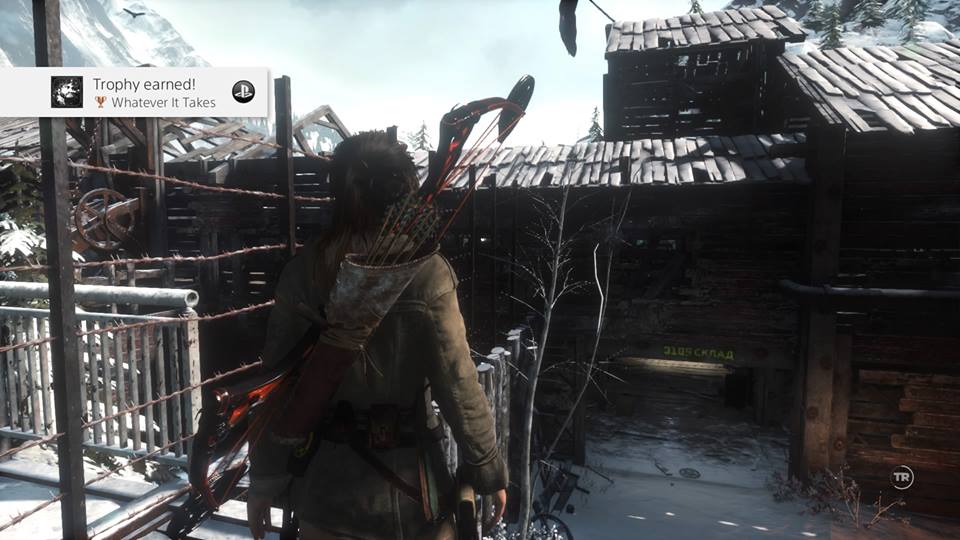Click the trophy thumbnail image in the notification
The height and width of the screenshot is (540, 960).
[x=67, y=92]
